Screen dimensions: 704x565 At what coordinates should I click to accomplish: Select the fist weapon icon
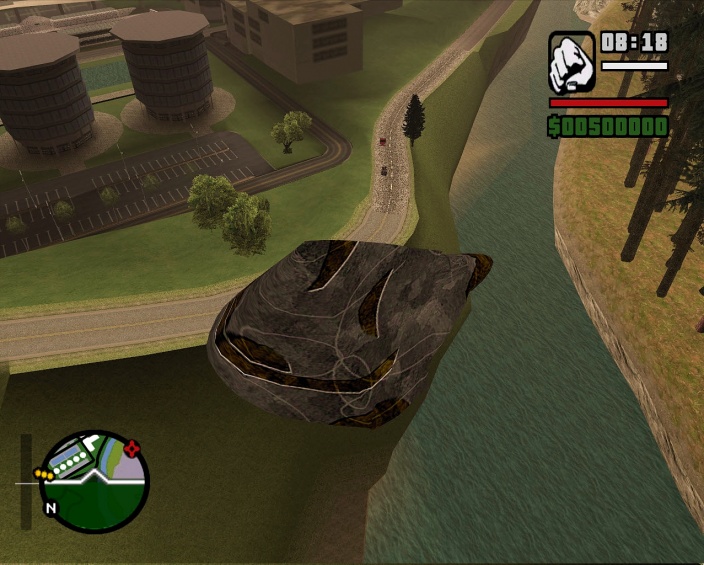pyautogui.click(x=572, y=63)
